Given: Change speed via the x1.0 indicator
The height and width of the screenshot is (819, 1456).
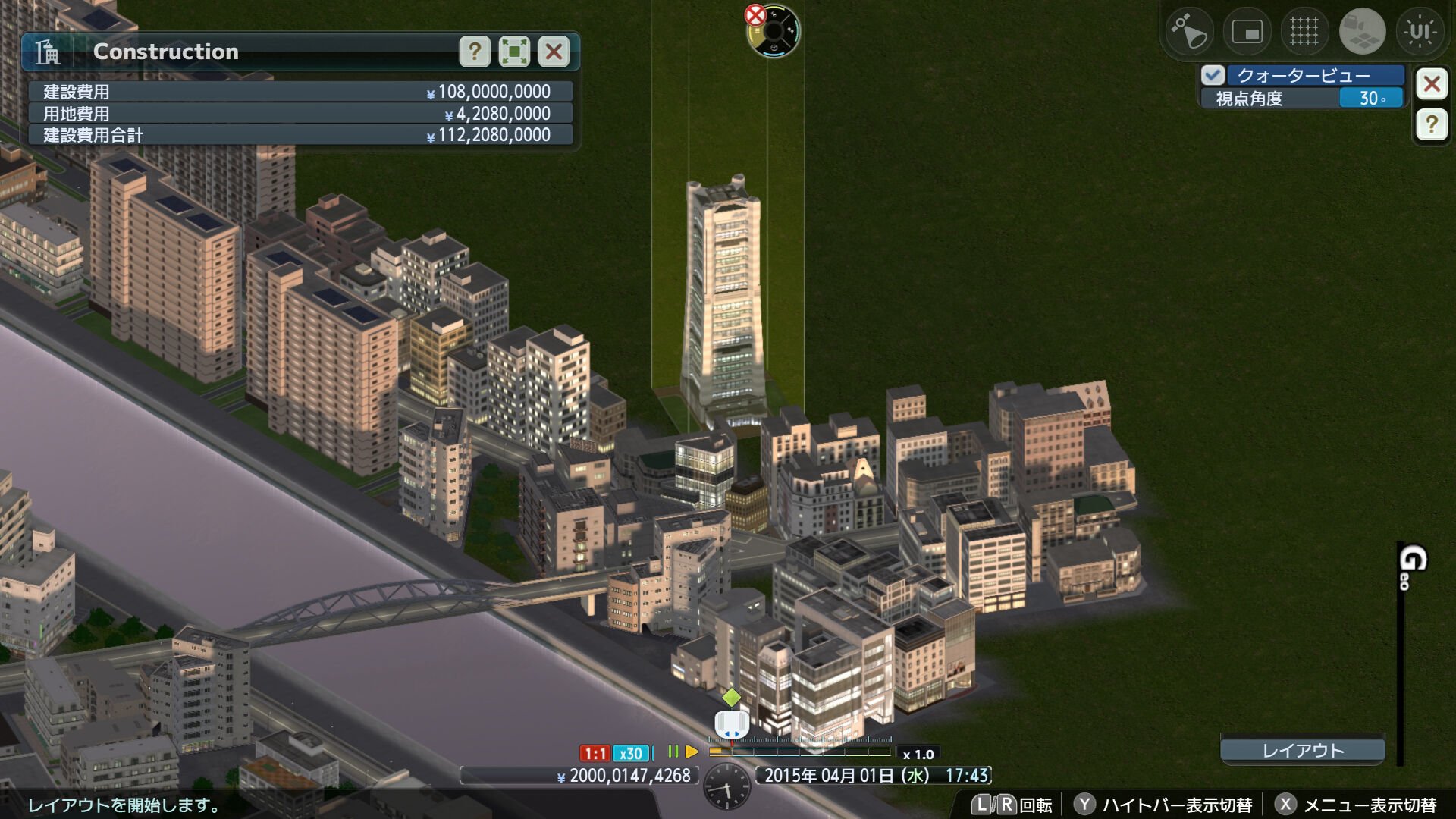Looking at the screenshot, I should (x=919, y=753).
